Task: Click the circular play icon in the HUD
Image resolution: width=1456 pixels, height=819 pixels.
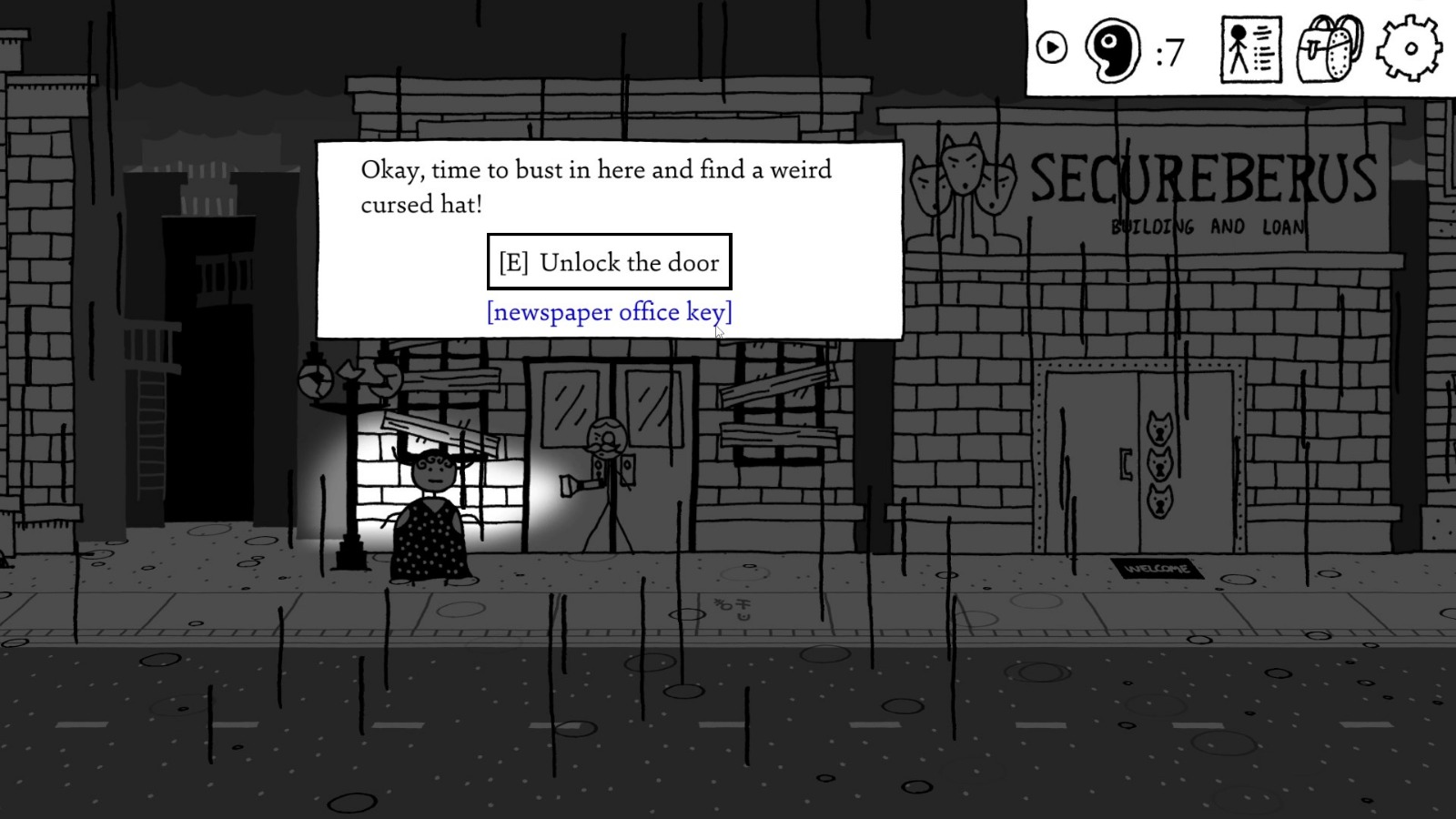Action: pos(1054,47)
